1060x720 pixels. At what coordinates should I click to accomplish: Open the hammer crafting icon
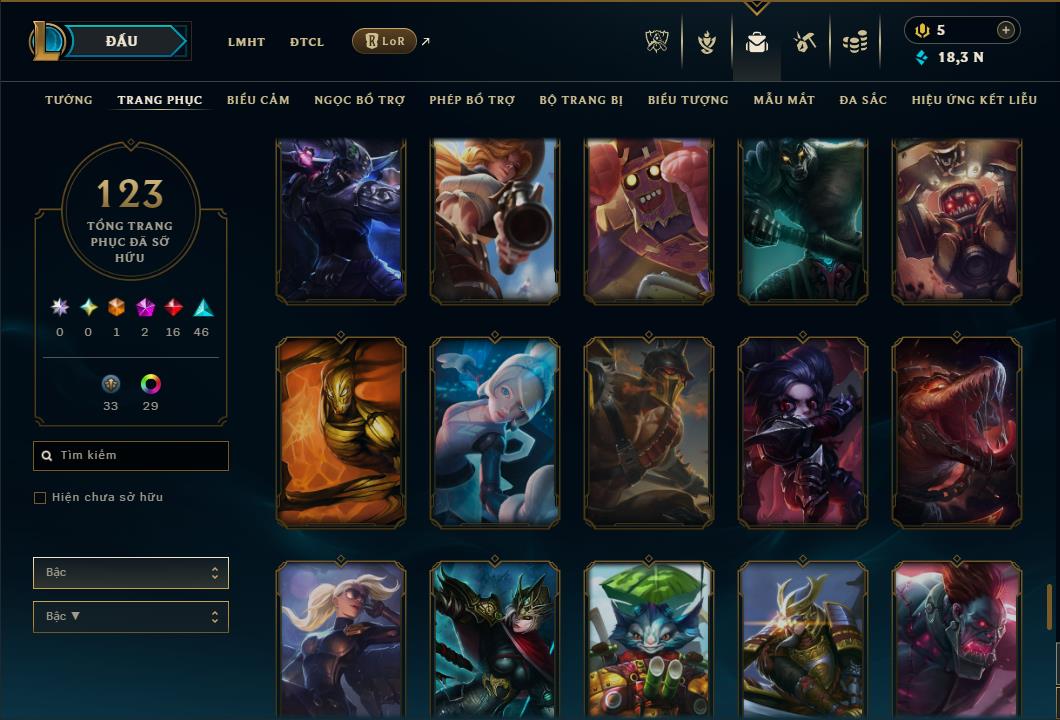click(805, 42)
